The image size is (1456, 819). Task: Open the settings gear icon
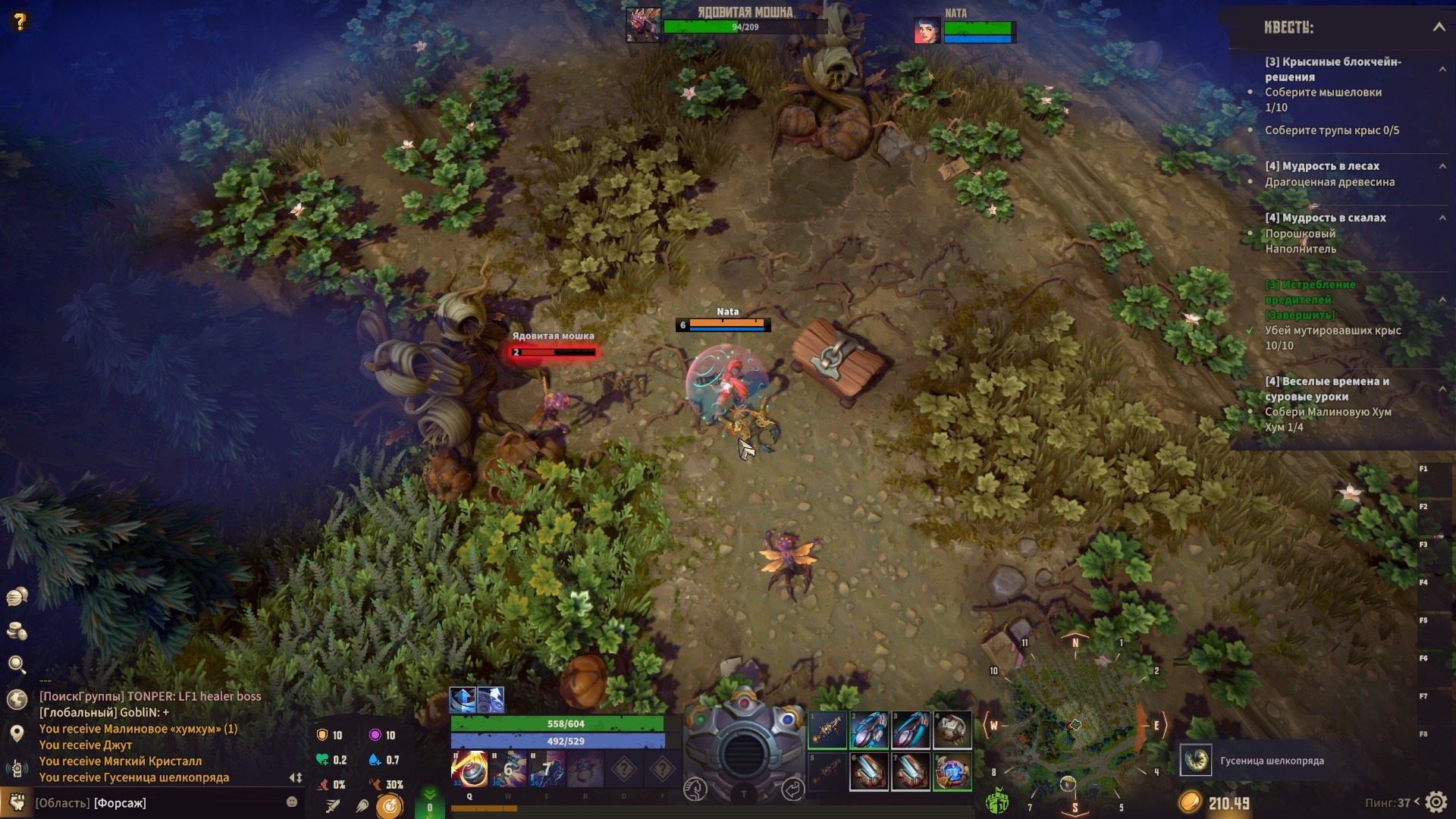[1436, 802]
